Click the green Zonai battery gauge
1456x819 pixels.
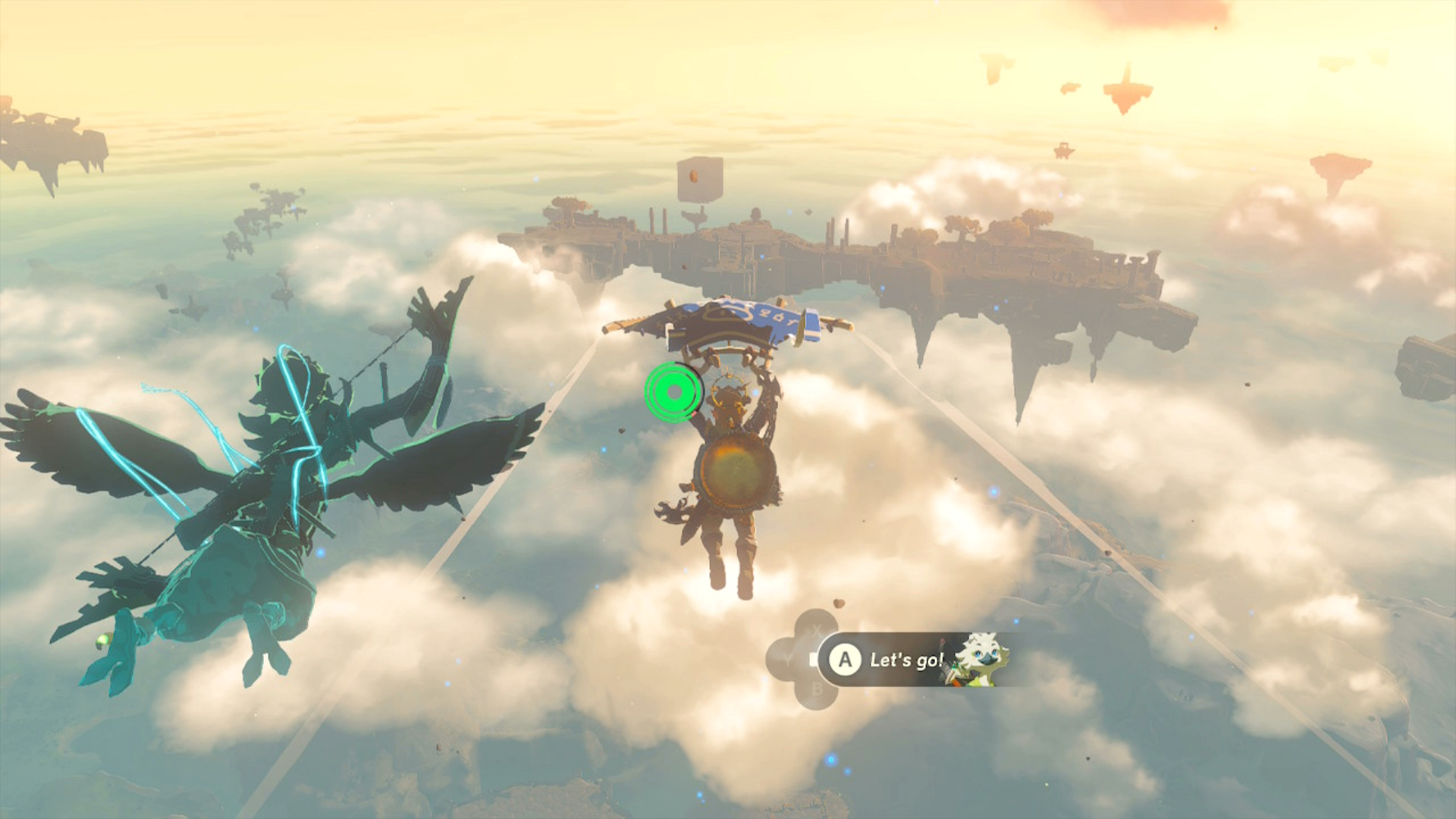674,392
